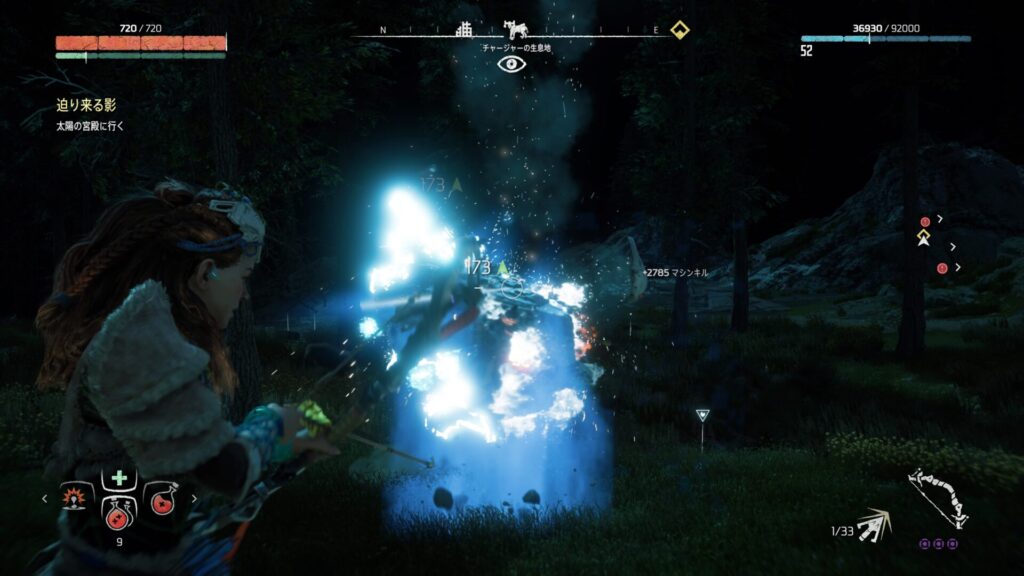This screenshot has height=576, width=1024.
Task: Select the triple arrow ammo icon
Action: coord(876,523)
